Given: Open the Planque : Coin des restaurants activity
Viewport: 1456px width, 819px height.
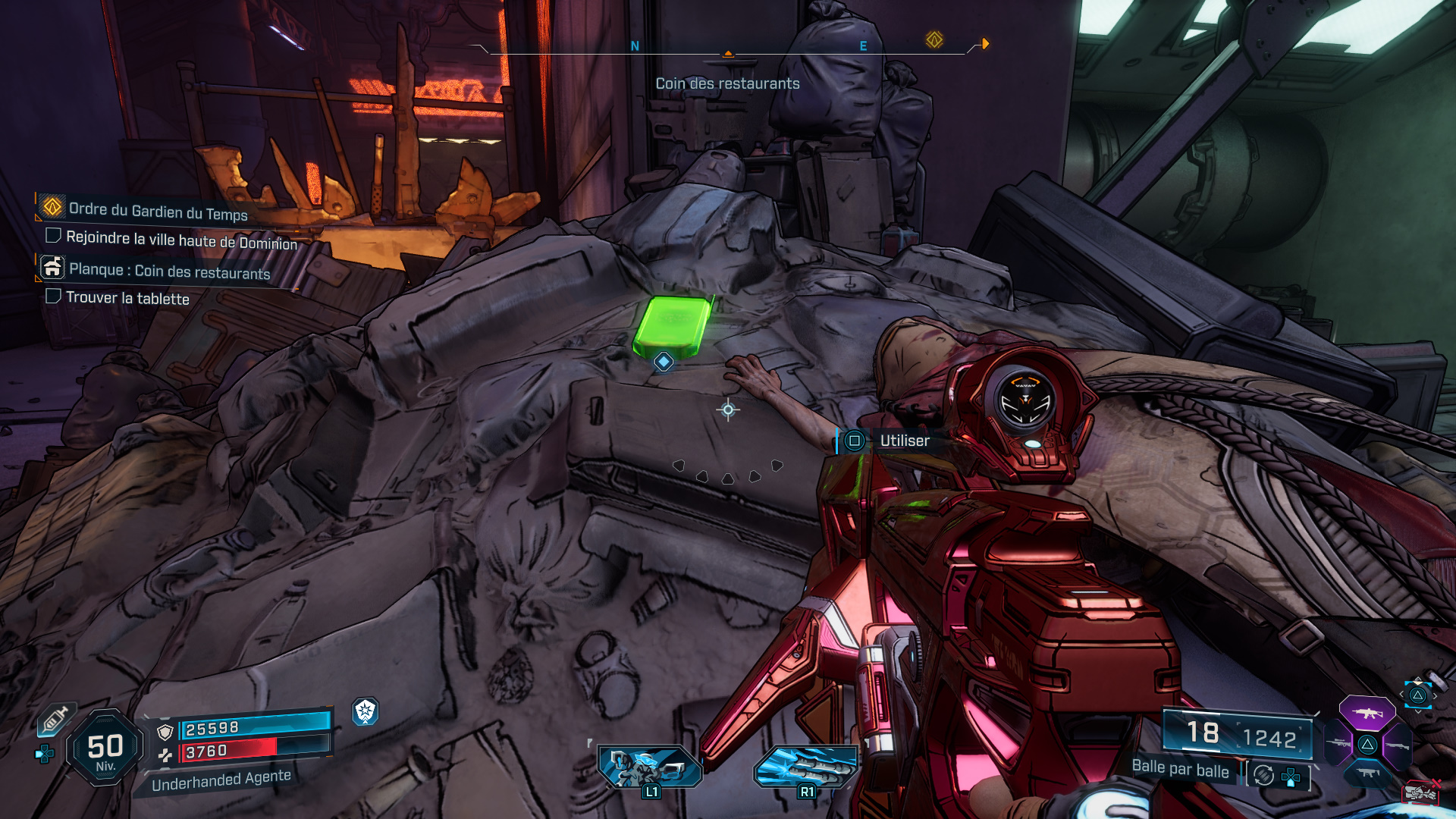Looking at the screenshot, I should coord(169,271).
